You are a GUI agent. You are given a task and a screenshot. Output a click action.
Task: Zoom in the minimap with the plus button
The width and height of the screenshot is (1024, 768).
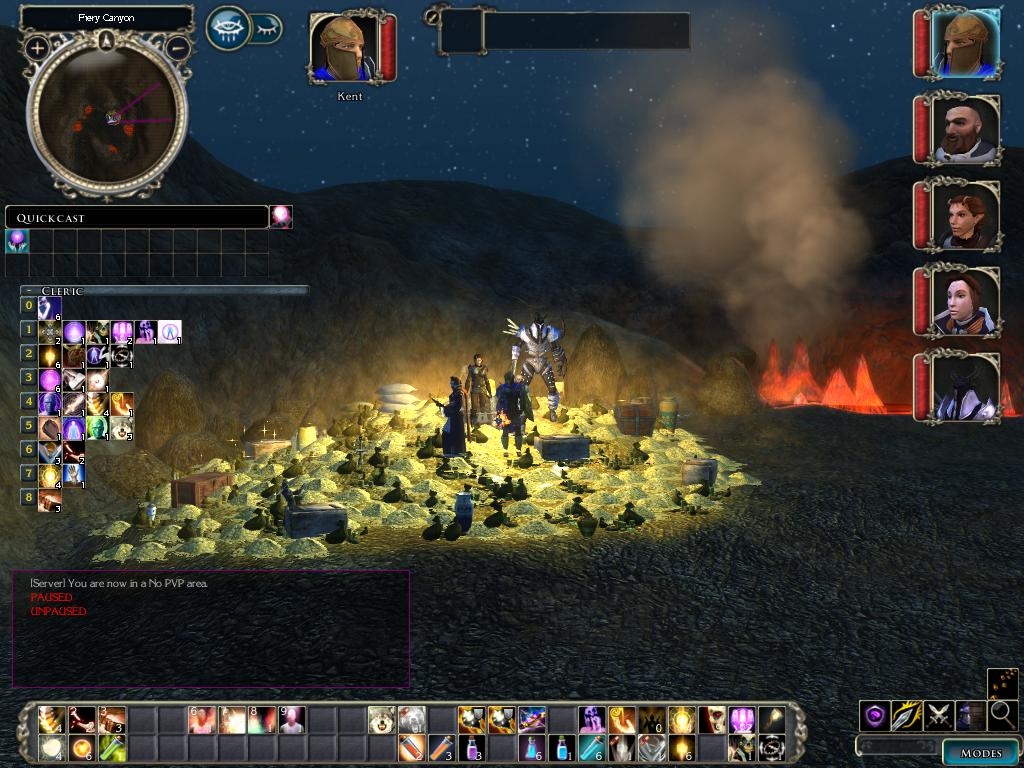pyautogui.click(x=38, y=47)
